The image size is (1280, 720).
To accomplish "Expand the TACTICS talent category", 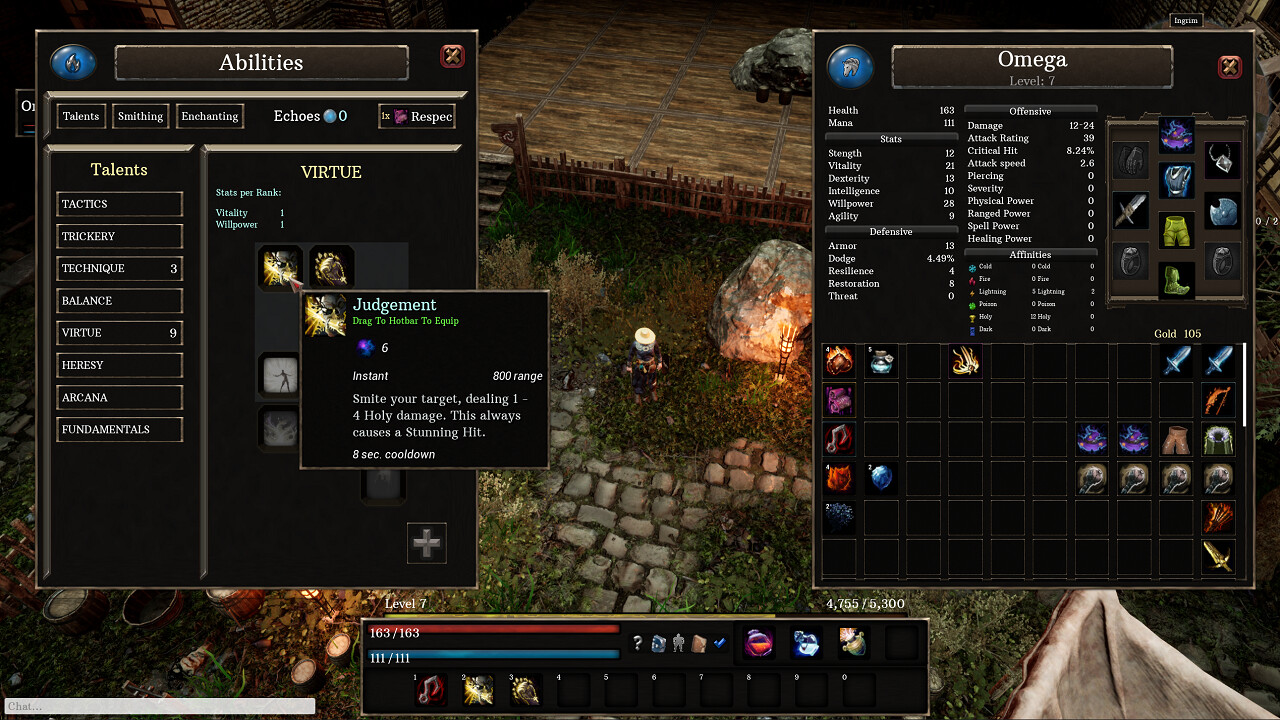I will 119,204.
